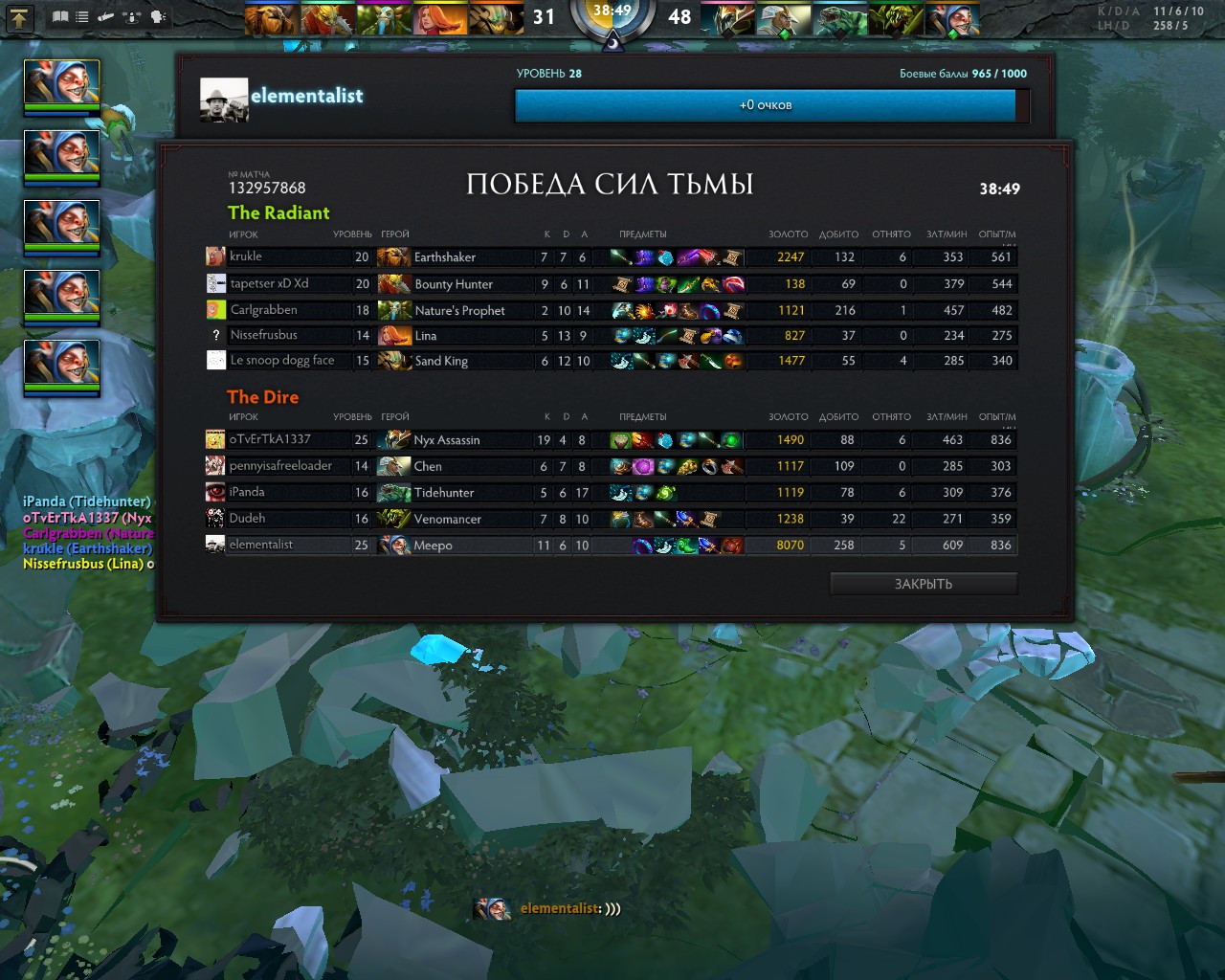1225x980 pixels.
Task: Click the Carlgrabben player name
Action: (x=263, y=310)
